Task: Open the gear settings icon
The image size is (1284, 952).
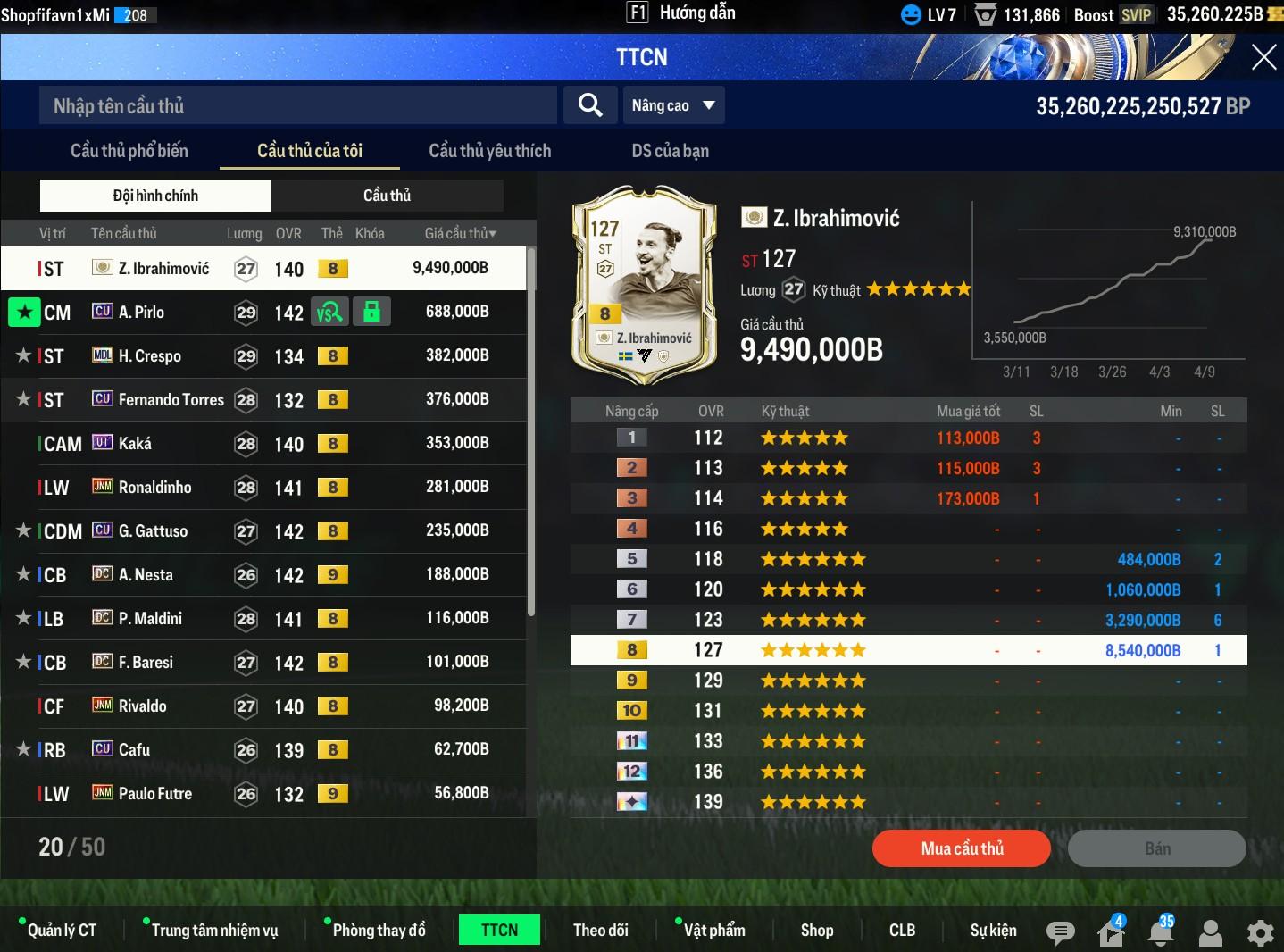Action: click(x=1260, y=933)
